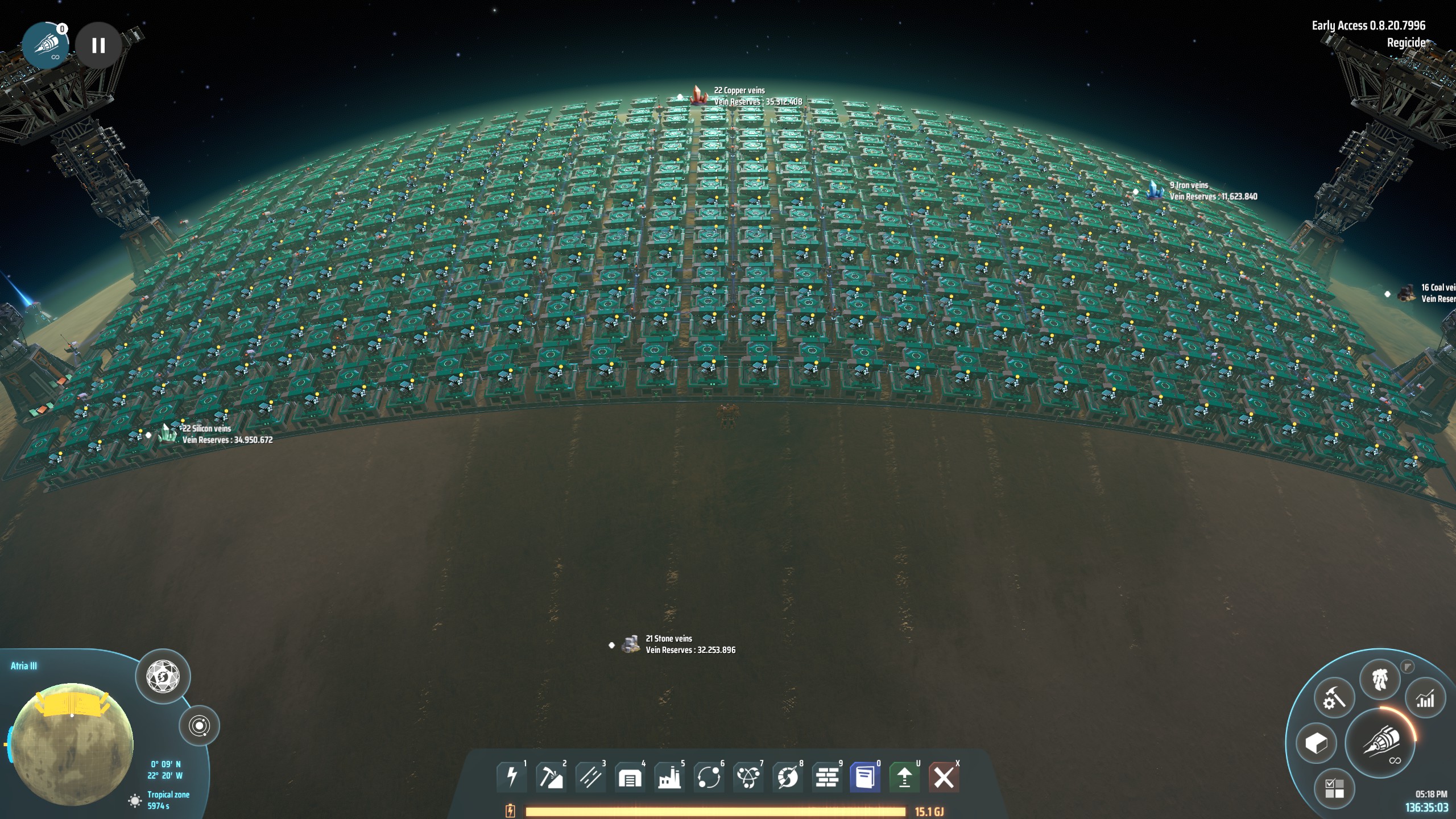Choose the factory production build category
The image size is (1456, 819).
[x=669, y=777]
